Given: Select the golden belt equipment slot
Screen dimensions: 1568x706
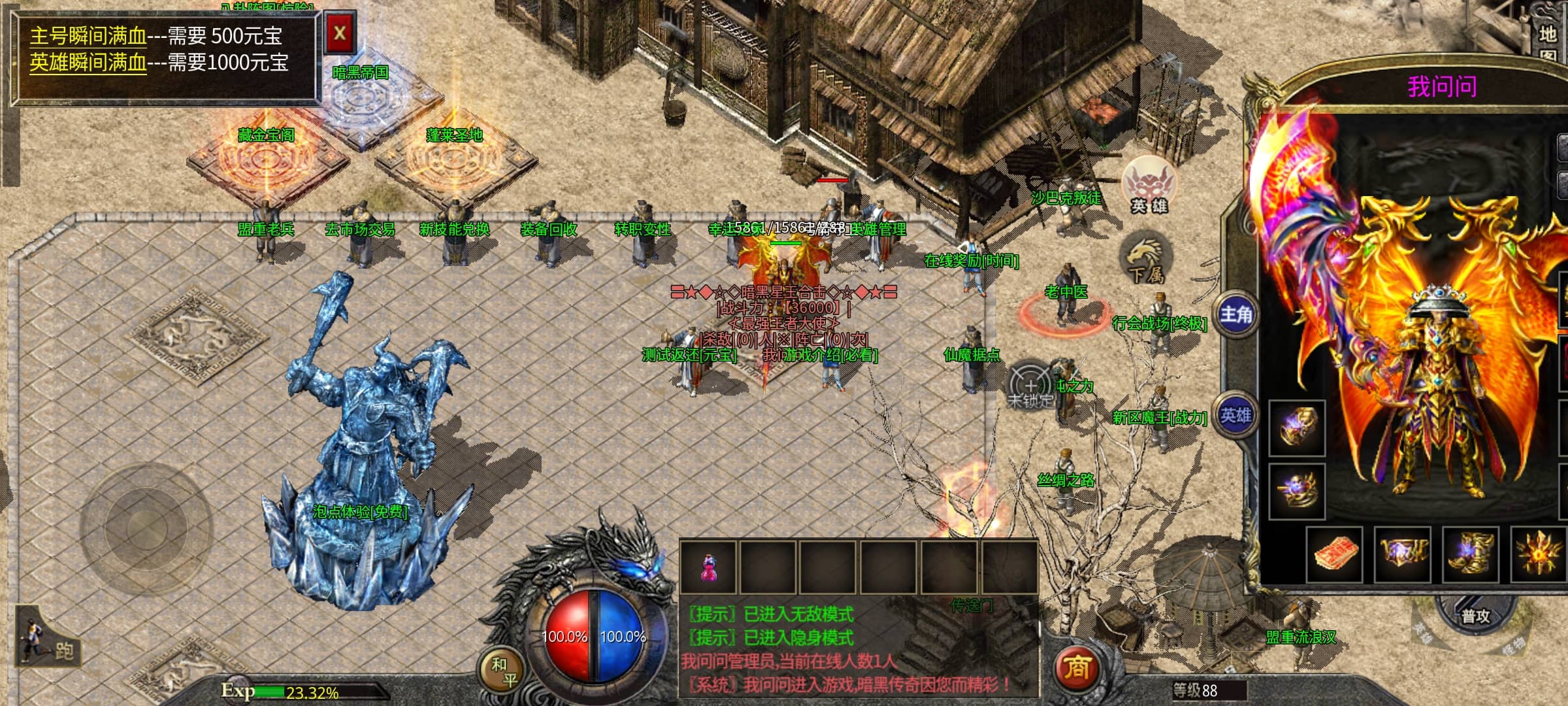Looking at the screenshot, I should coord(1402,555).
